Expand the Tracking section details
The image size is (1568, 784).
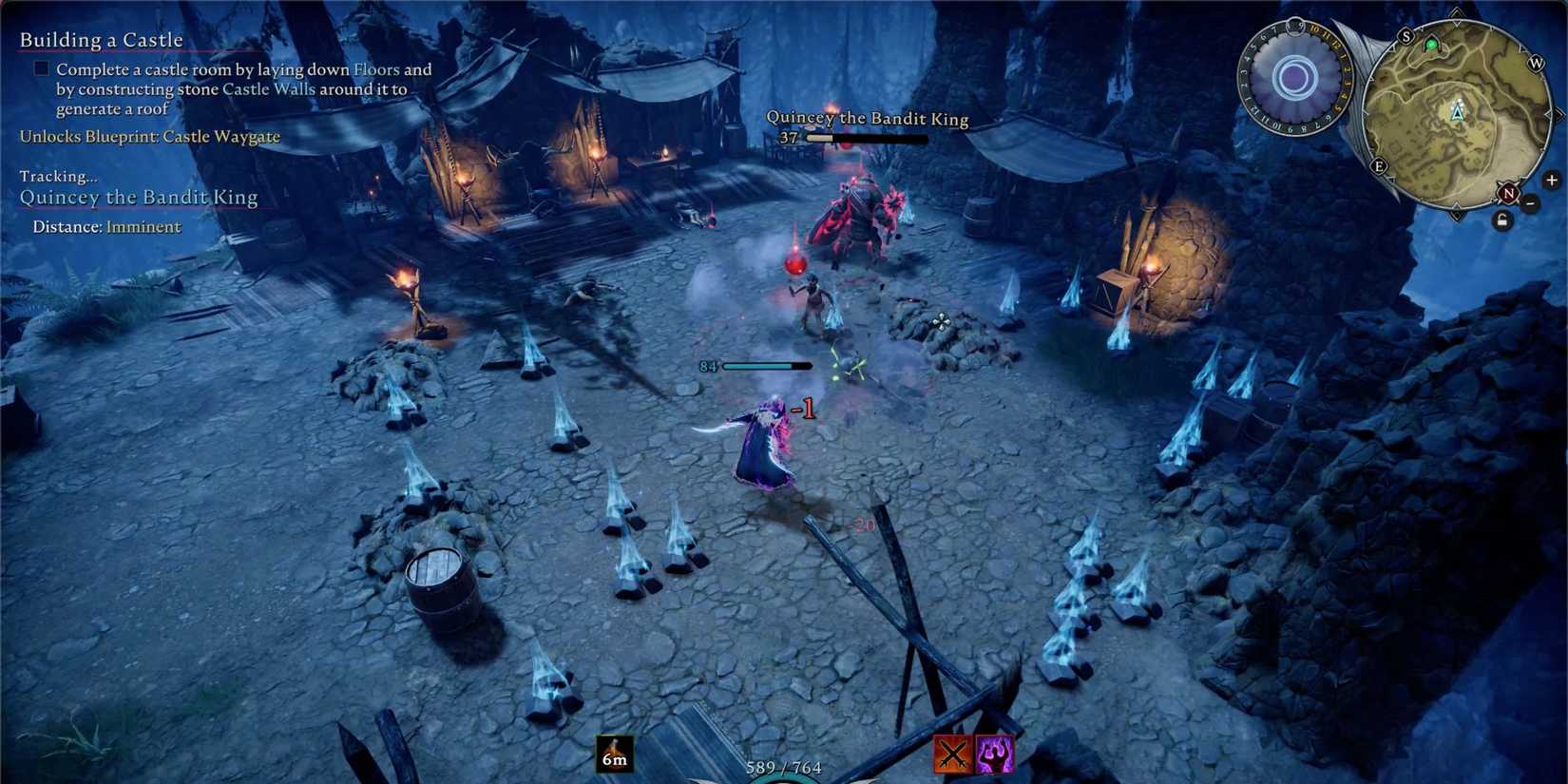pyautogui.click(x=57, y=176)
